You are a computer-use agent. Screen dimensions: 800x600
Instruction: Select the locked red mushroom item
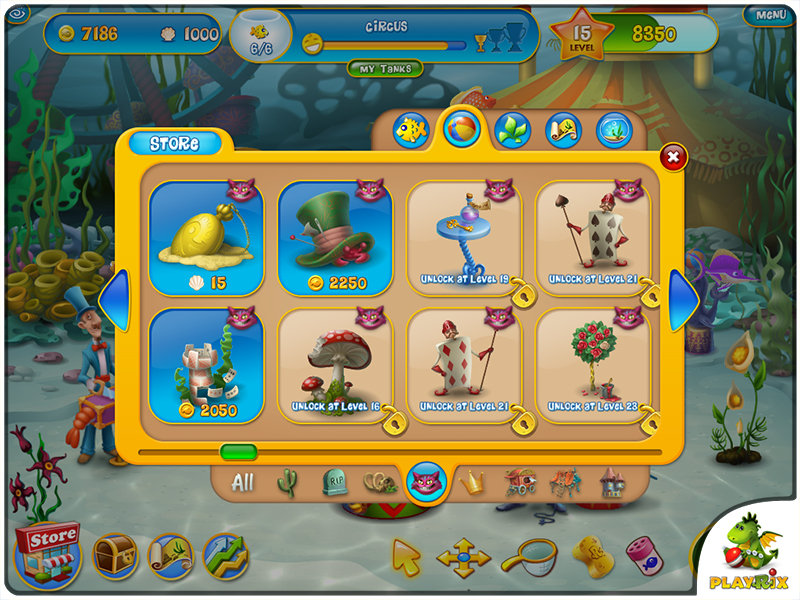click(335, 365)
